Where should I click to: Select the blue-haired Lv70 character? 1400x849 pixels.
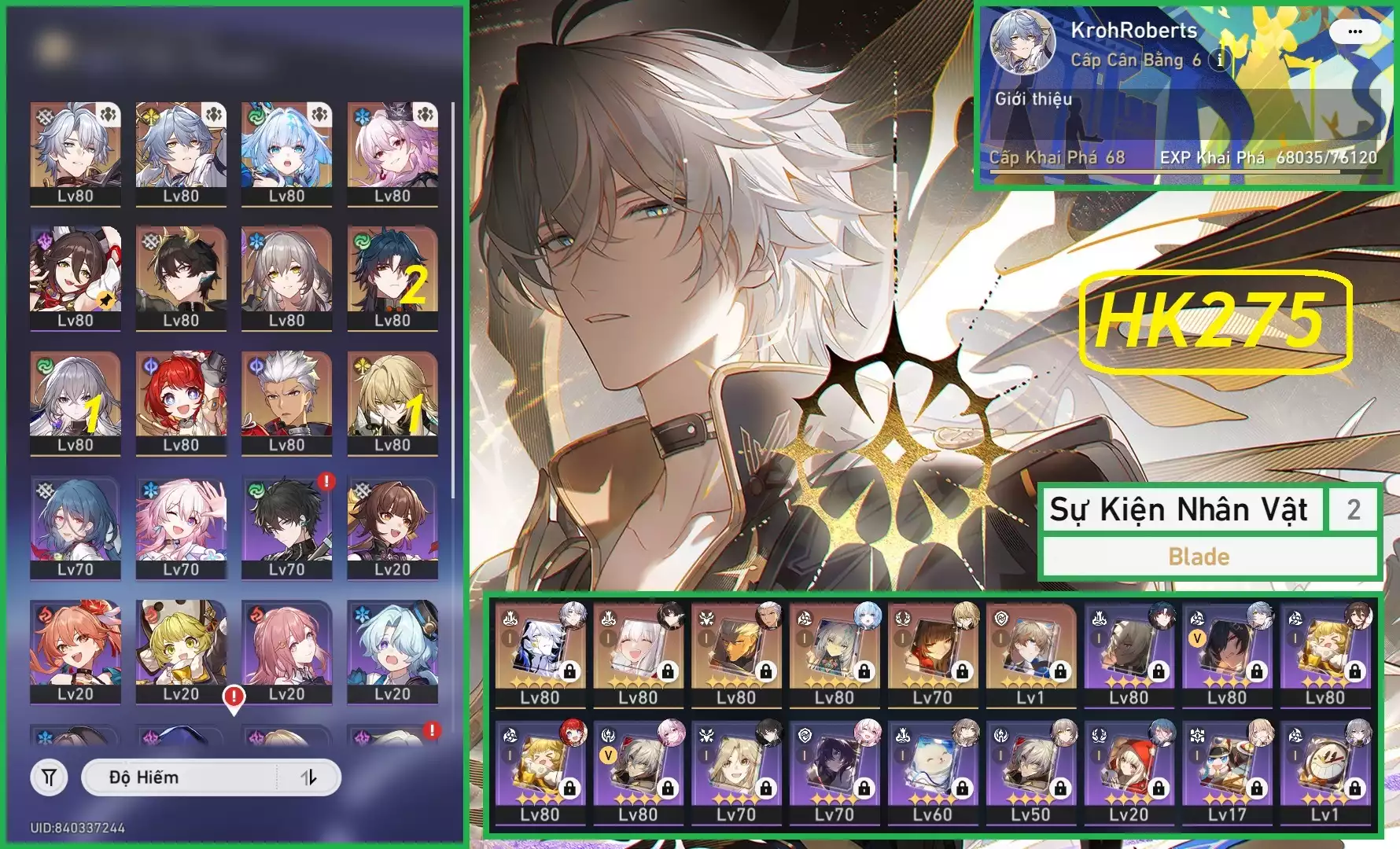coord(76,526)
